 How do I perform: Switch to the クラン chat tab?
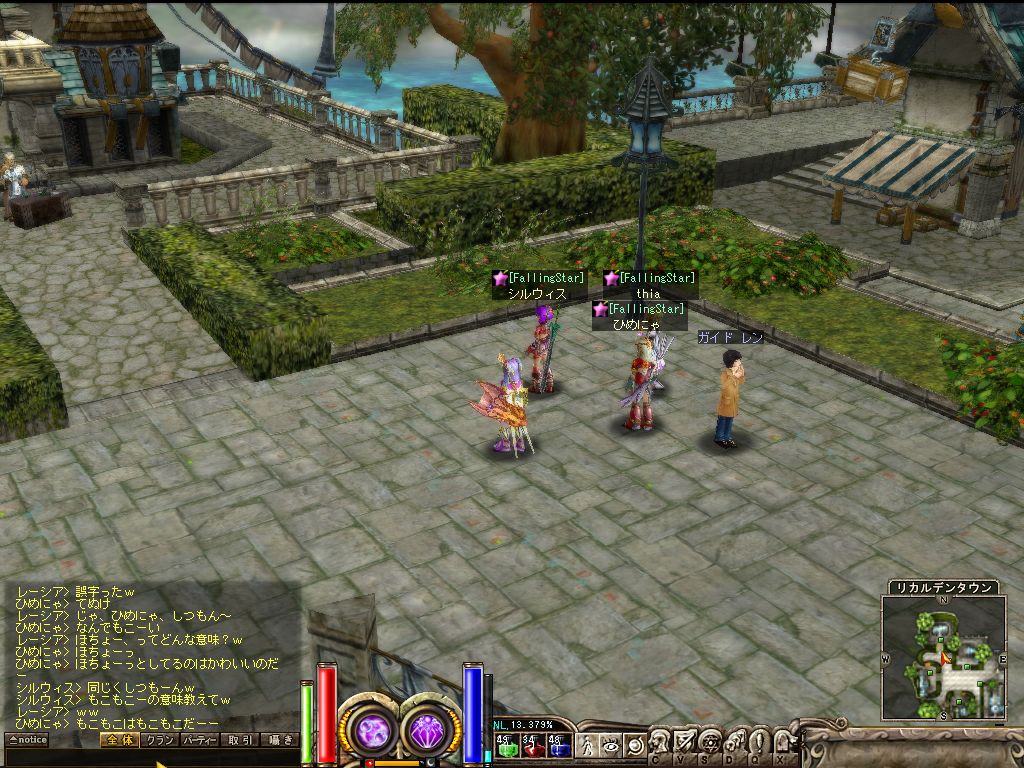pyautogui.click(x=158, y=740)
